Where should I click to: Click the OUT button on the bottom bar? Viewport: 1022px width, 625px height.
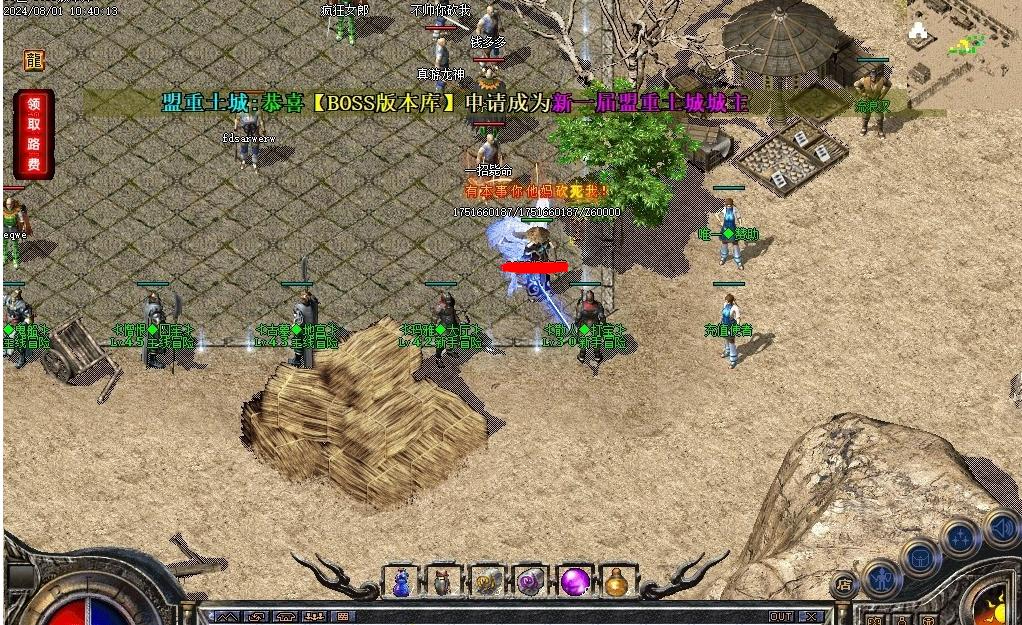[781, 617]
